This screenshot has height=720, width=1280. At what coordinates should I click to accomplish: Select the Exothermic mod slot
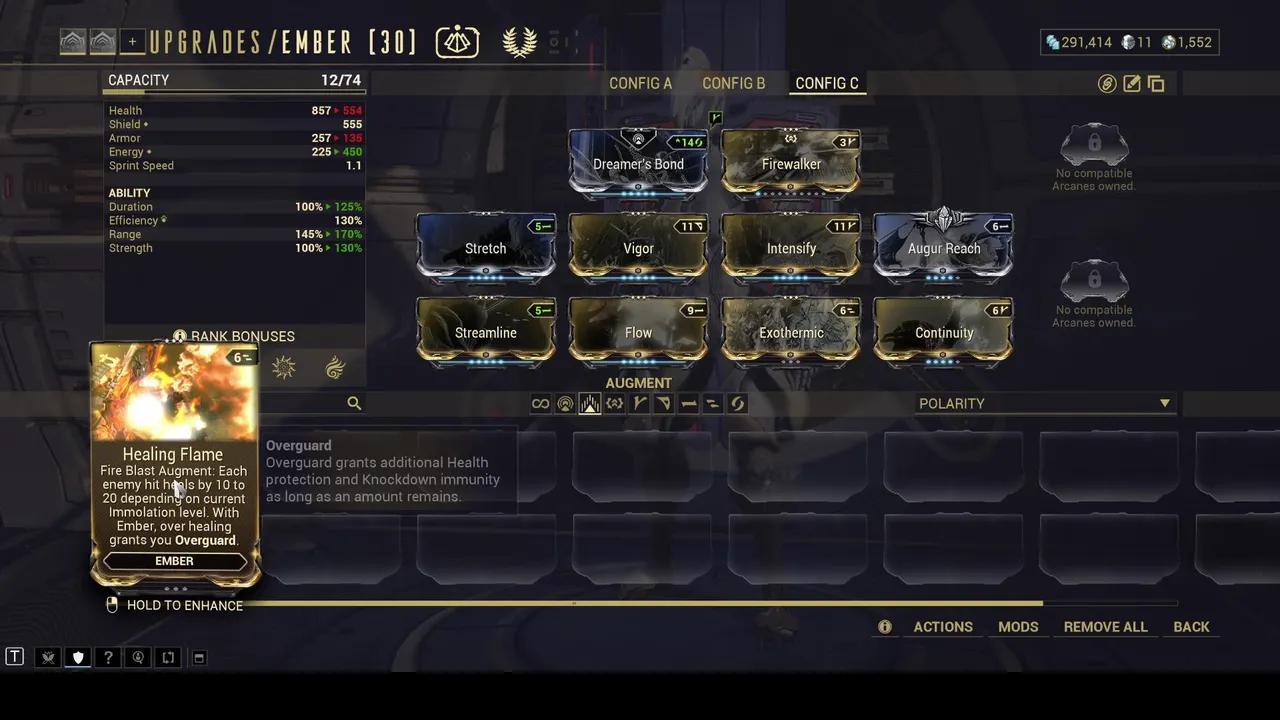click(791, 332)
